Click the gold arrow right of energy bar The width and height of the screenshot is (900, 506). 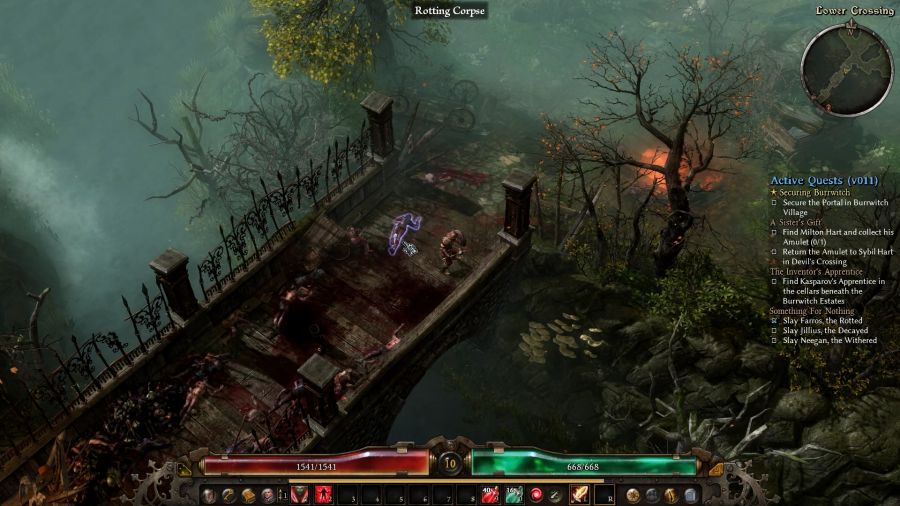click(x=716, y=468)
